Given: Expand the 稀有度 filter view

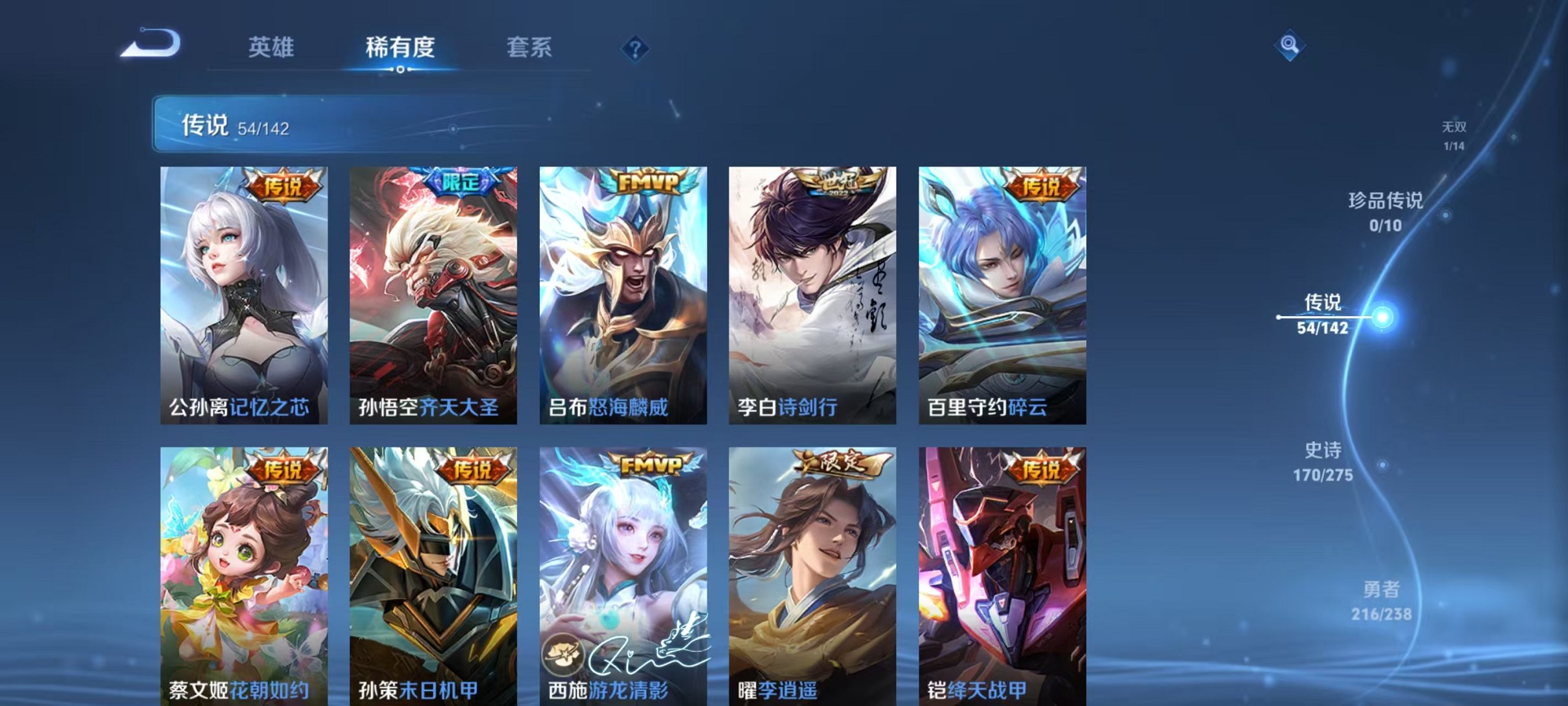Looking at the screenshot, I should (x=399, y=47).
